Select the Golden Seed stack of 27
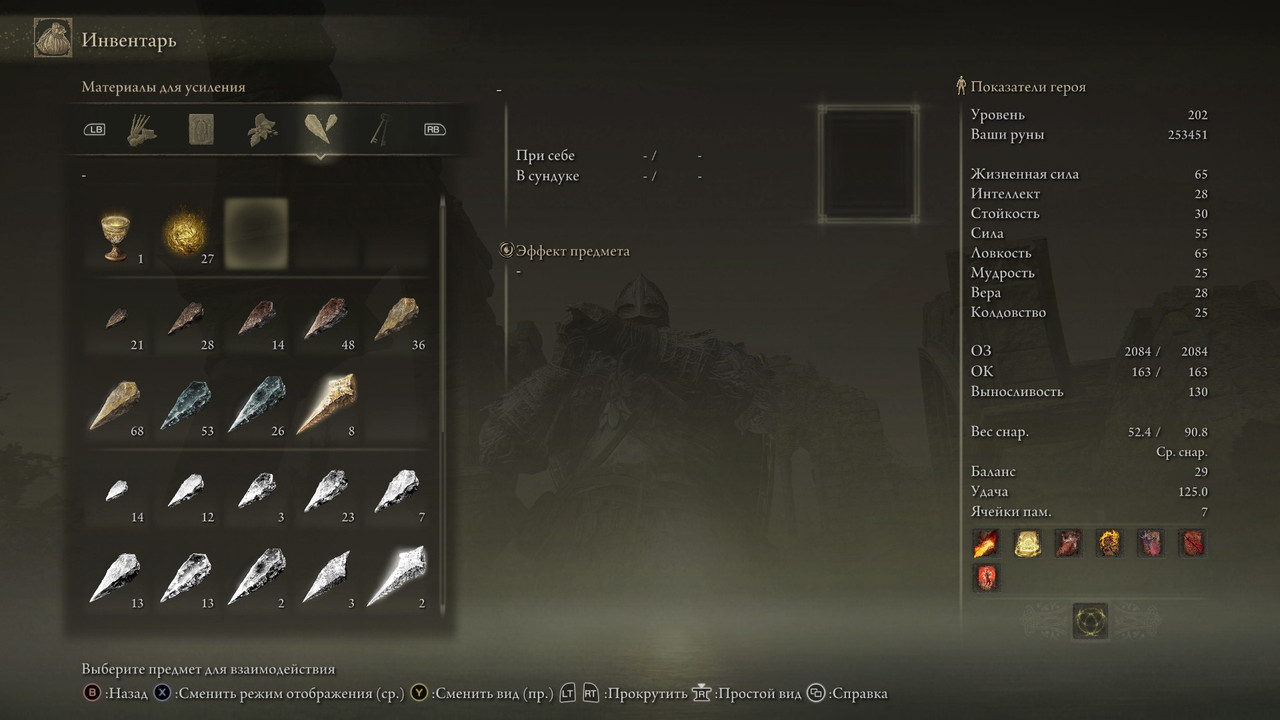Image resolution: width=1280 pixels, height=720 pixels. pos(186,234)
